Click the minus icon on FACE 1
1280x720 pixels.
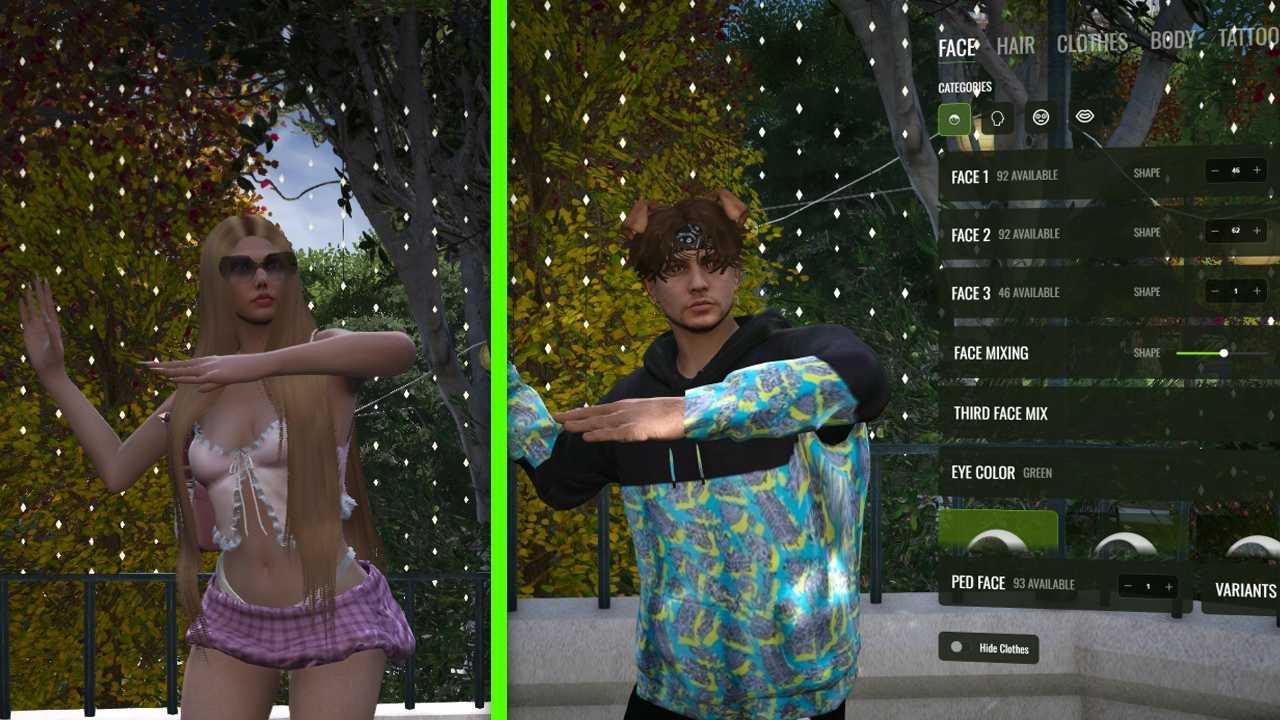1213,171
